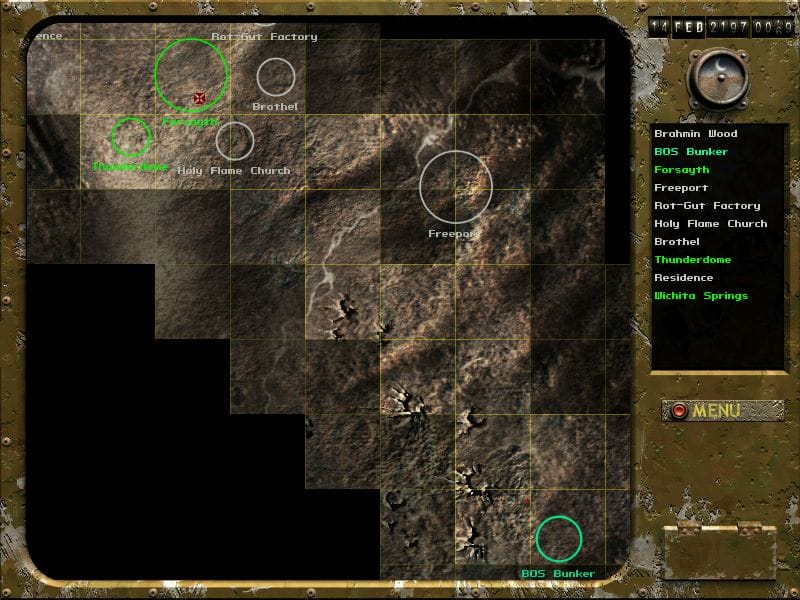Pick Brothel in the location list
Image resolution: width=800 pixels, height=600 pixels.
coord(677,242)
